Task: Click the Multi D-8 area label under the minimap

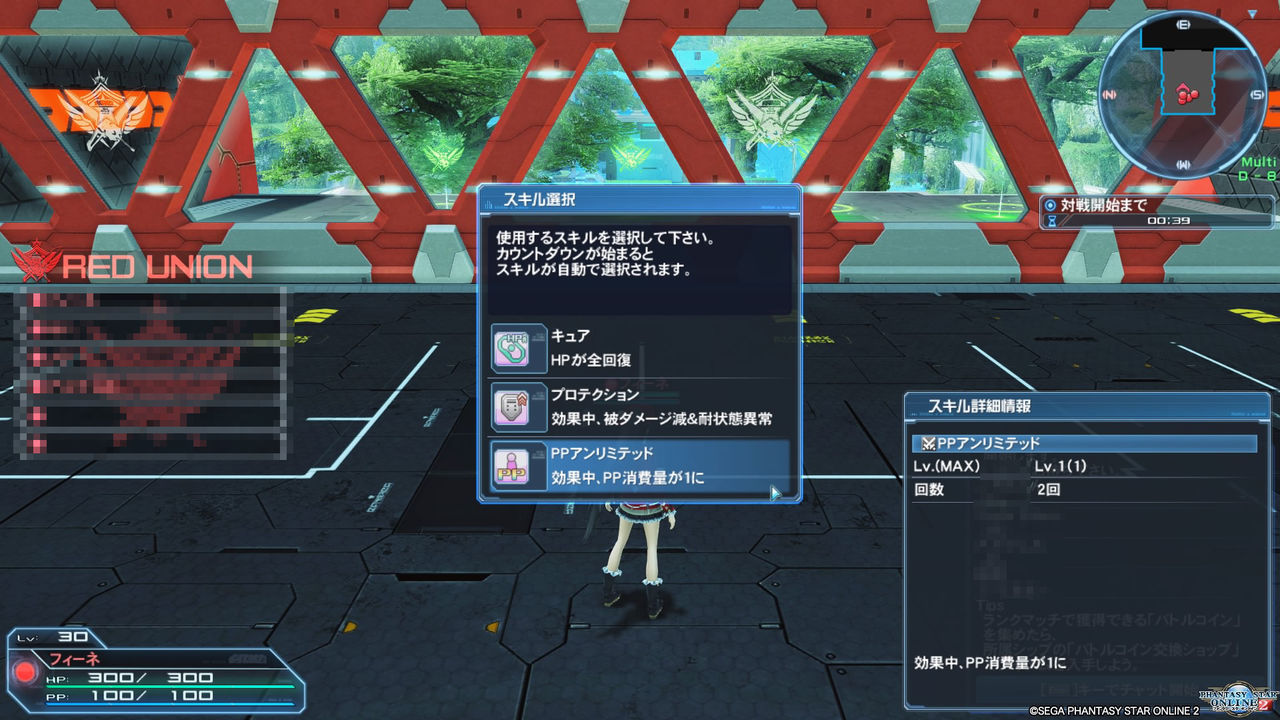Action: click(1258, 169)
